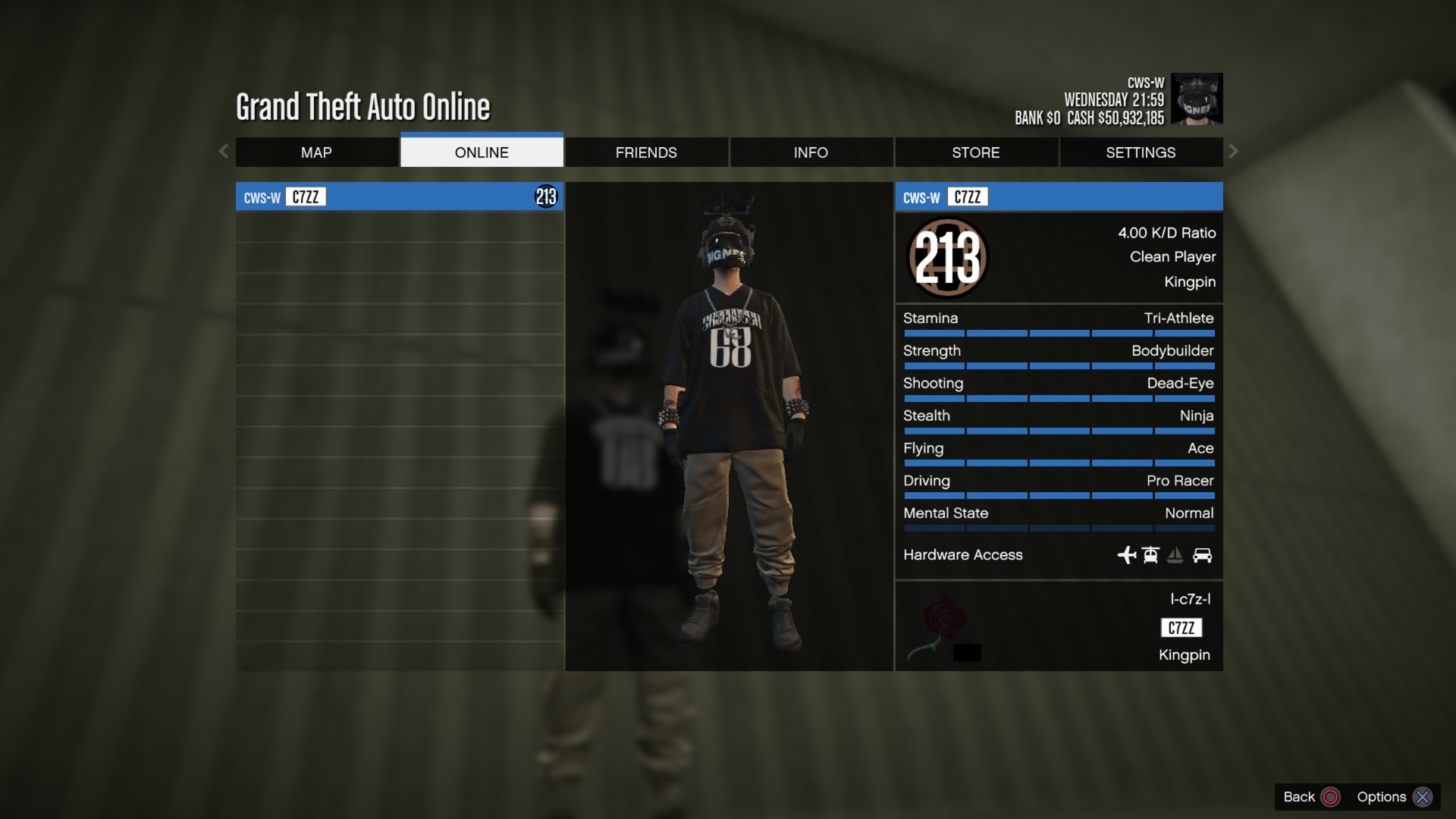Viewport: 1456px width, 819px height.
Task: Click the left tab navigation arrow
Action: point(224,152)
